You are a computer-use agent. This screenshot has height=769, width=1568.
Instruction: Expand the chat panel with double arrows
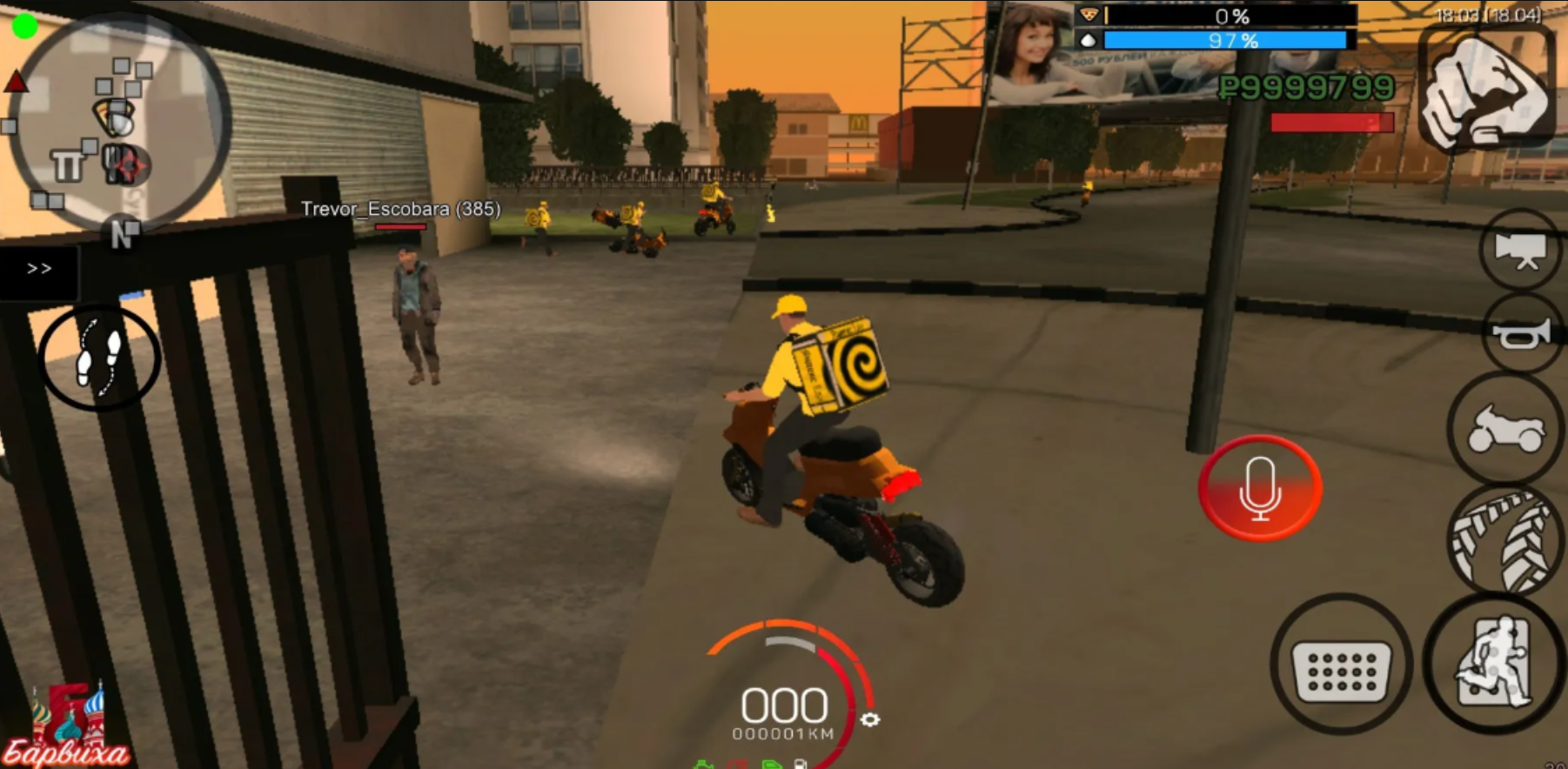(39, 269)
